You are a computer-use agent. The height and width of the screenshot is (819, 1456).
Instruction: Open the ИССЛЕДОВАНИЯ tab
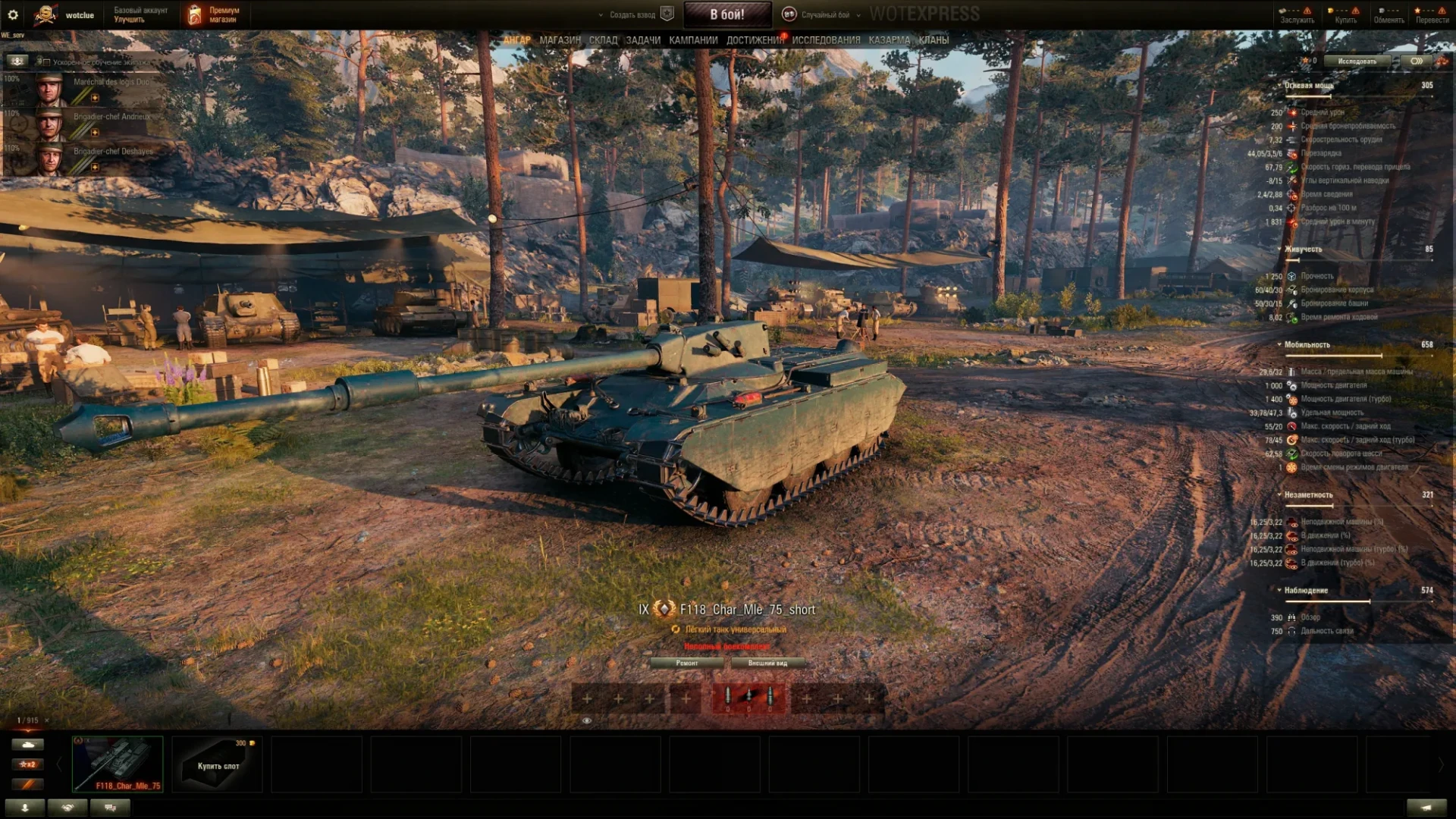click(826, 40)
